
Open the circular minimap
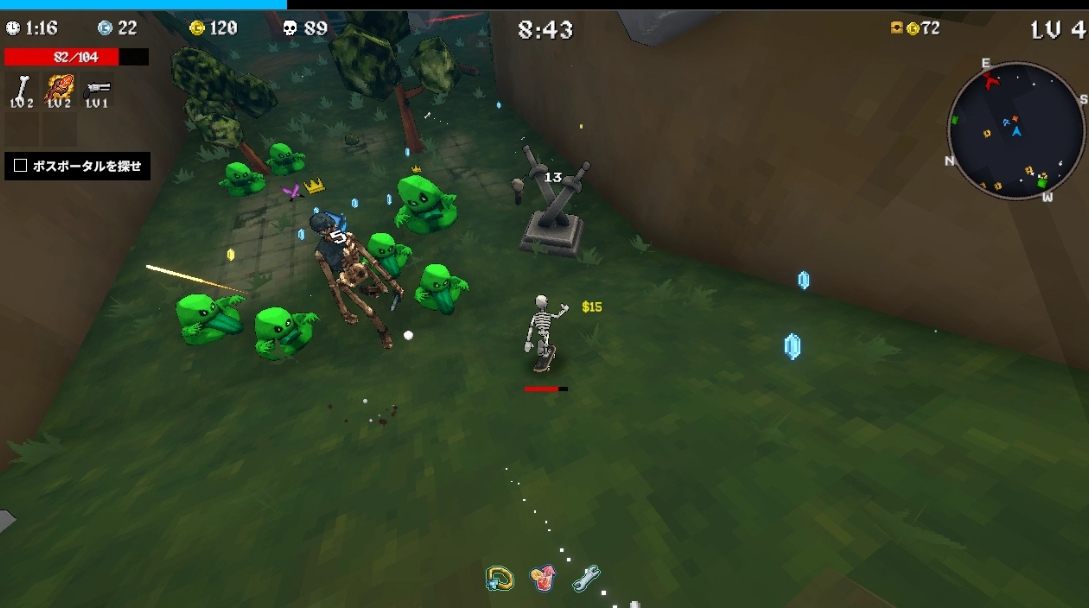tap(1016, 131)
